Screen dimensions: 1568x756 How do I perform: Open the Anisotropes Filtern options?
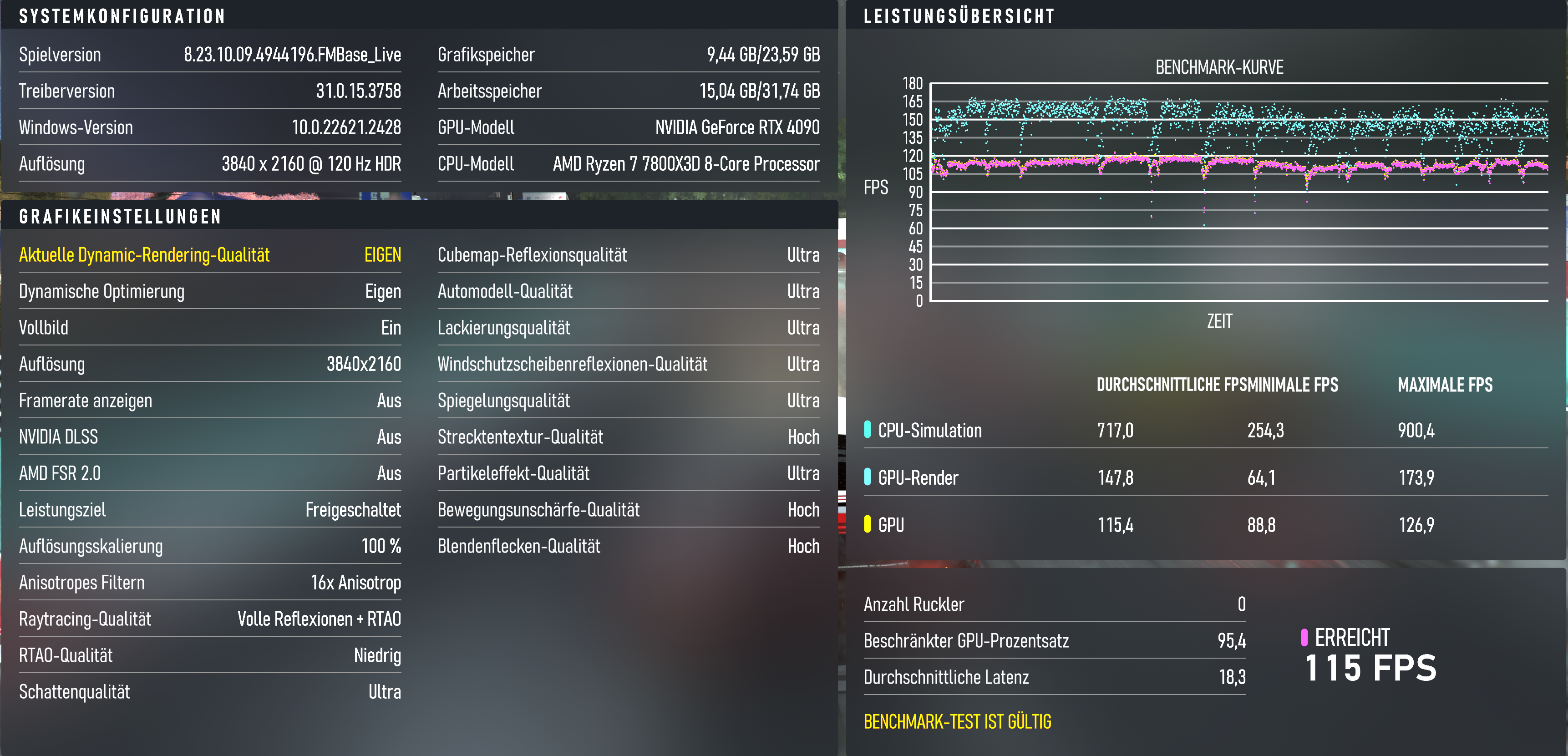tap(210, 583)
